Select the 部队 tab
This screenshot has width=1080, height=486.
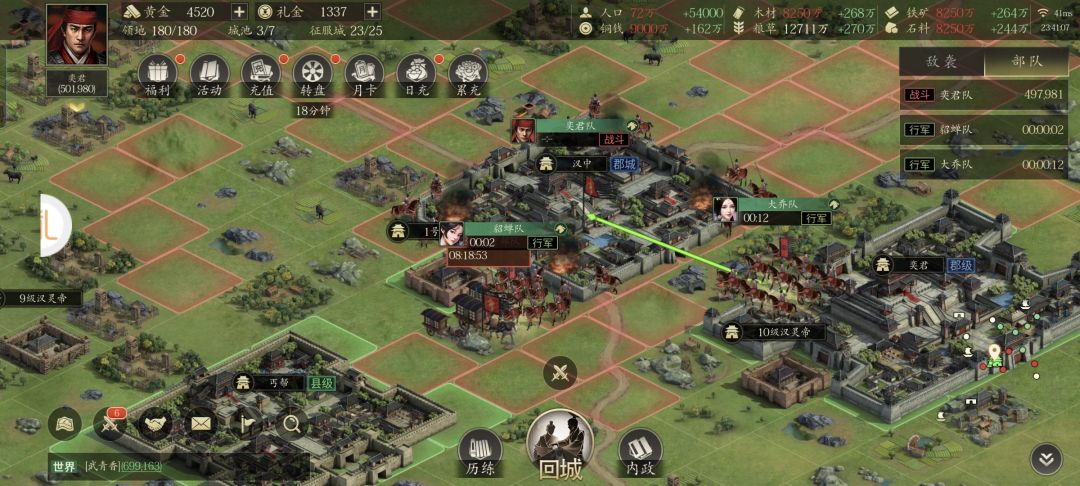tap(1027, 61)
